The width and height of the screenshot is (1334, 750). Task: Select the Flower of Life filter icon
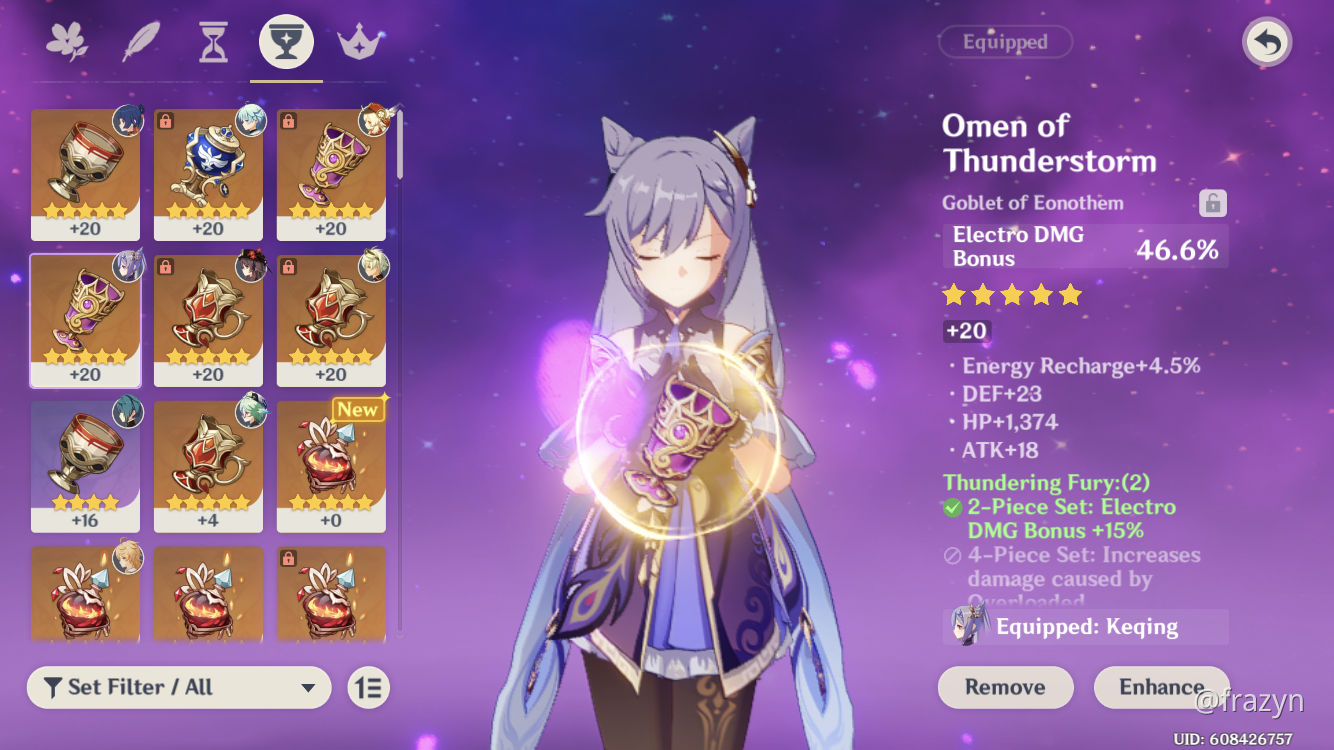(x=67, y=41)
